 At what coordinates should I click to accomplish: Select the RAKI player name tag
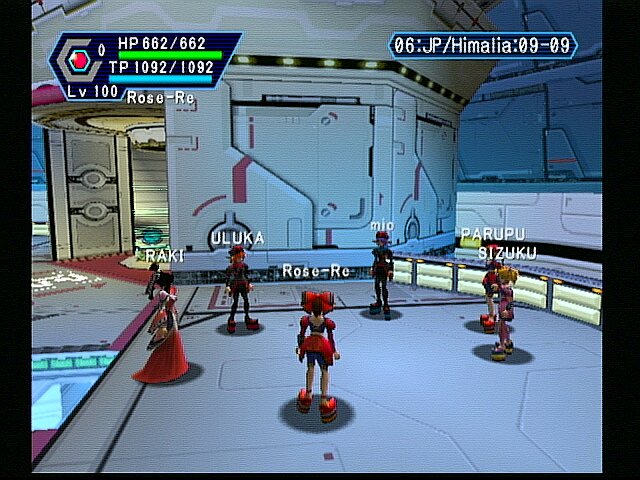point(164,256)
